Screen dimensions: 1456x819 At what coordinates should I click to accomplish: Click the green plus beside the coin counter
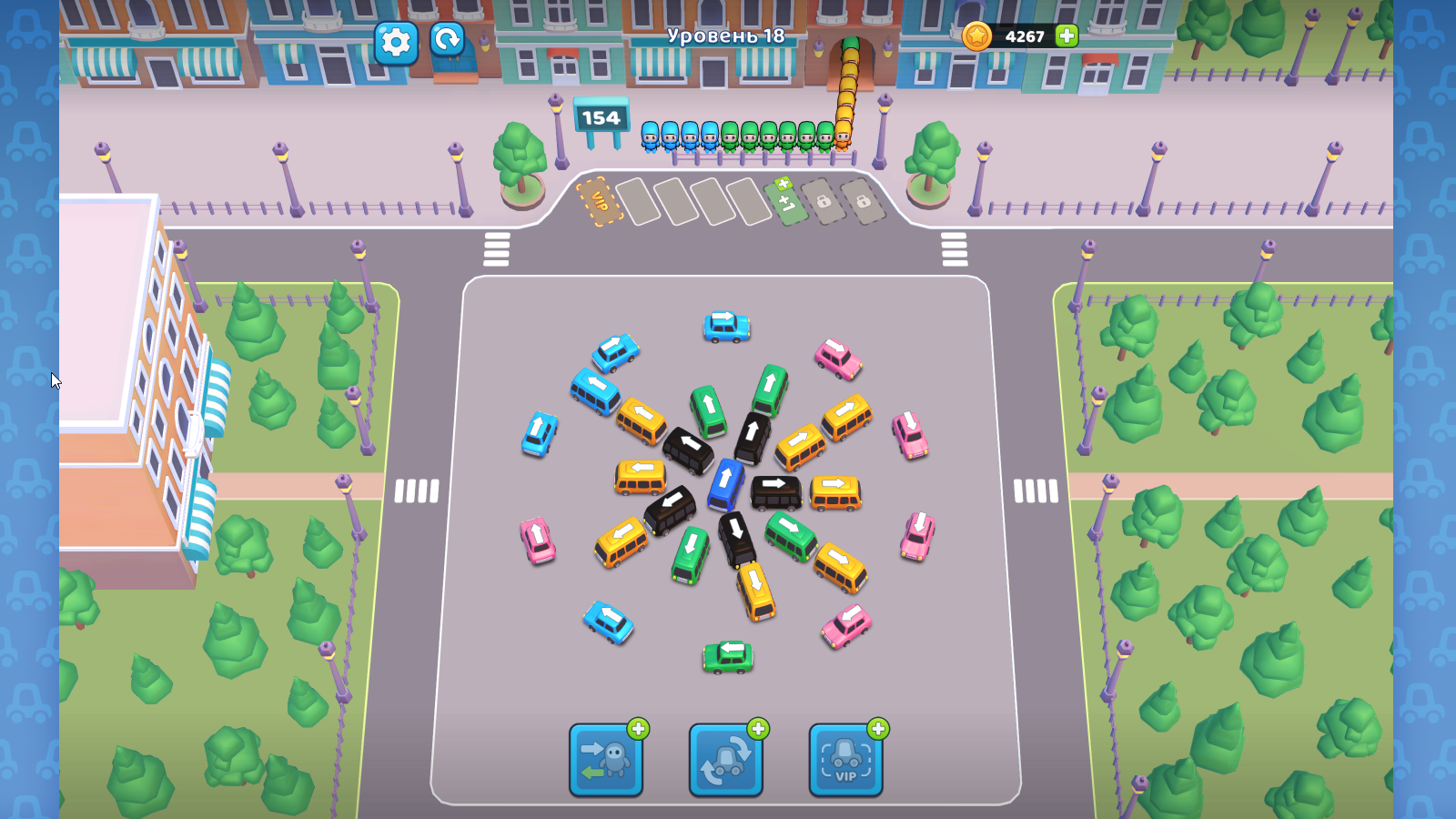[1065, 37]
